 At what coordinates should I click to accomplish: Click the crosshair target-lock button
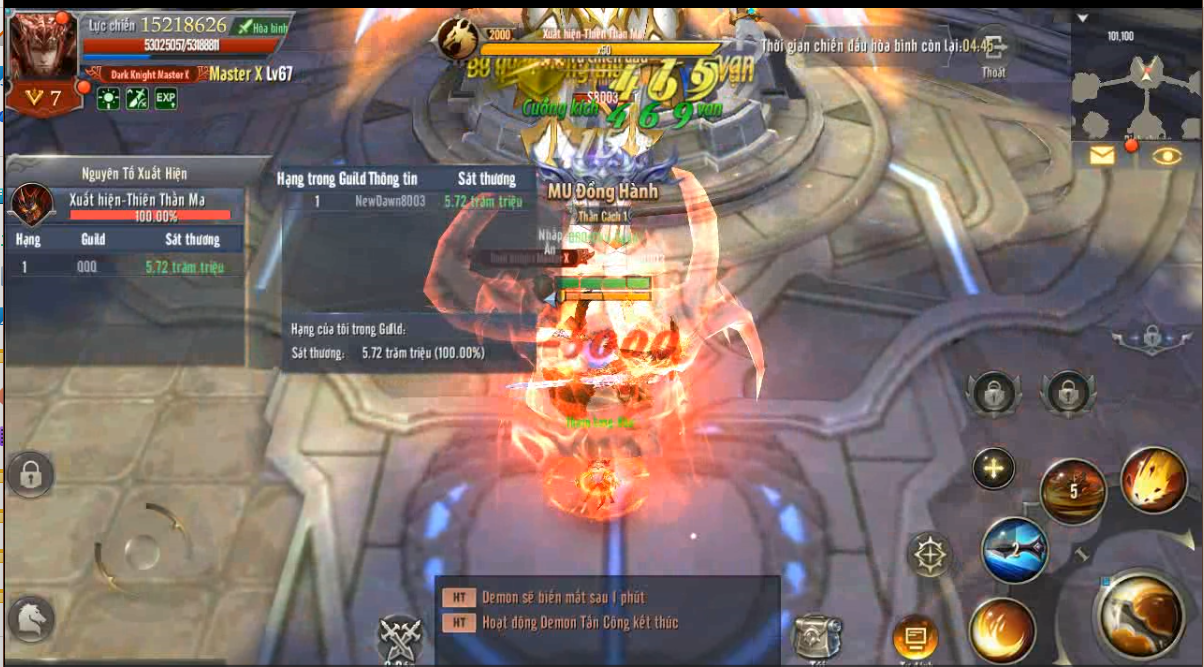click(931, 555)
